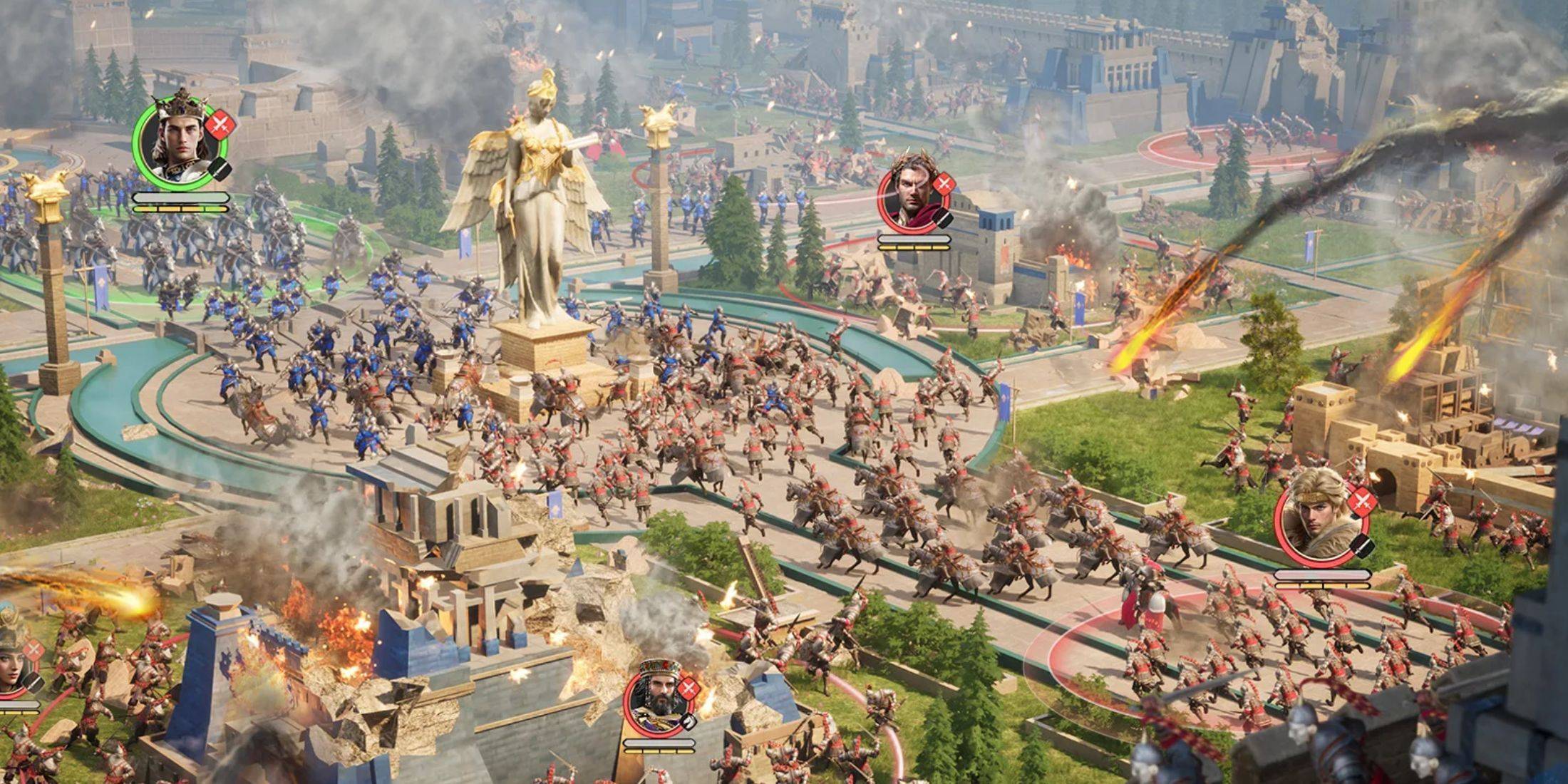Click the hammer badge near the blond hero

1361,545
